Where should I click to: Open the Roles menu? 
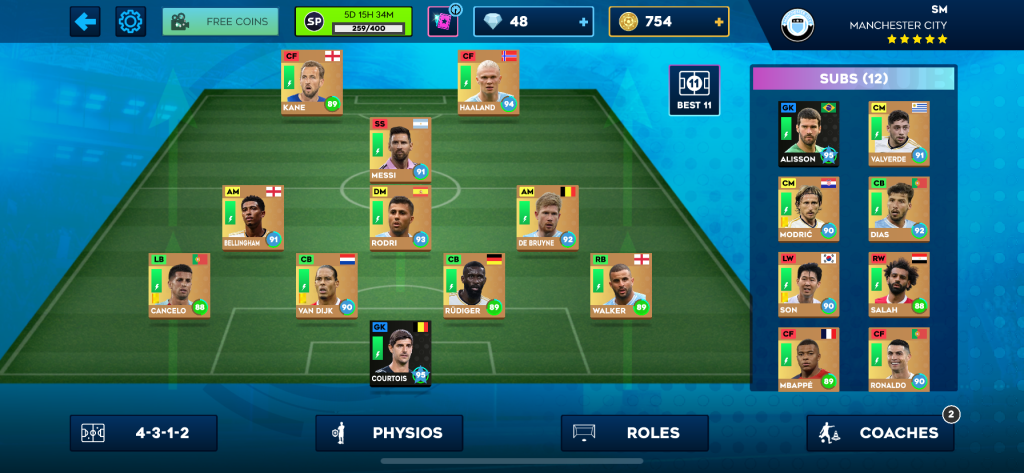(x=635, y=433)
